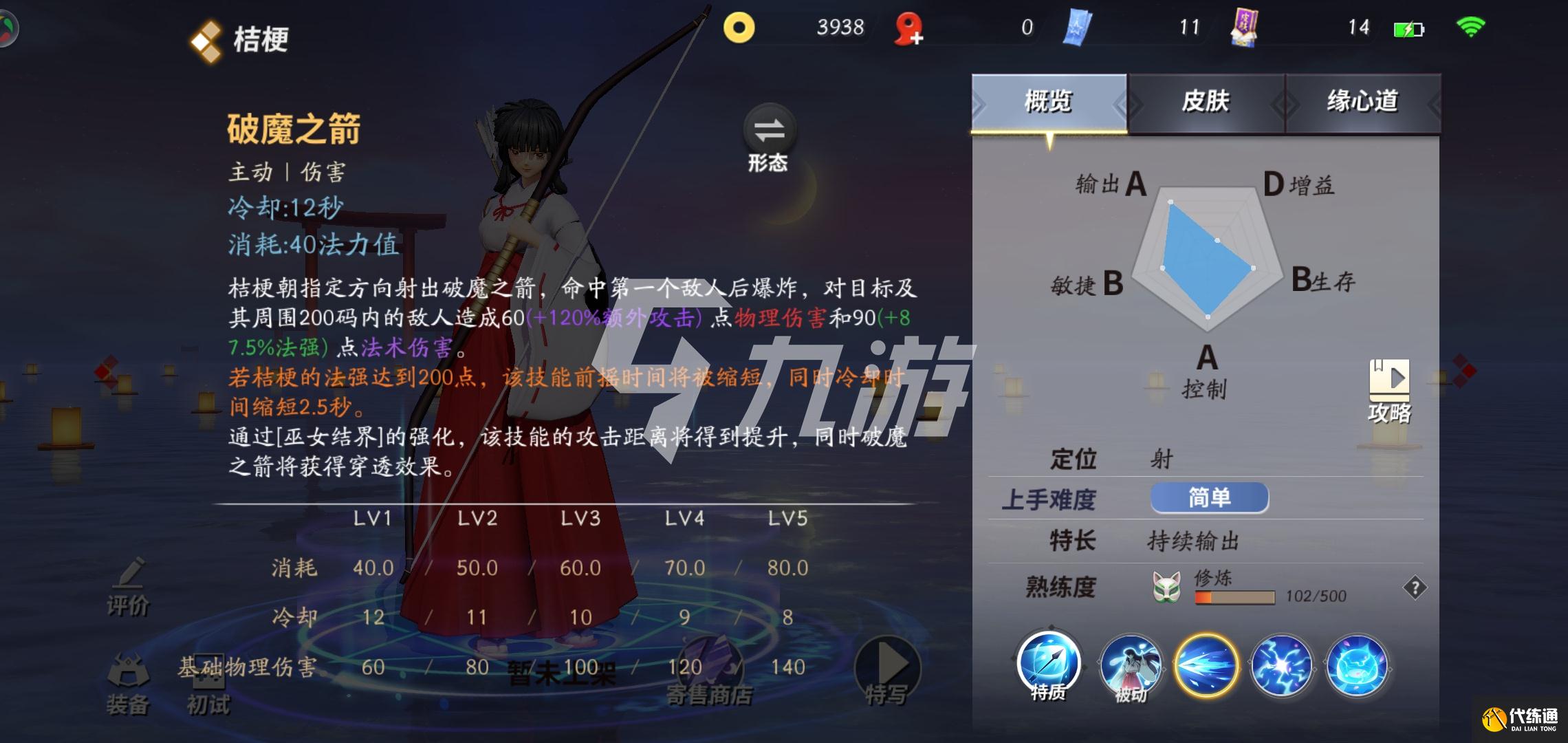View the lightning burst skill icon

pos(1282,665)
